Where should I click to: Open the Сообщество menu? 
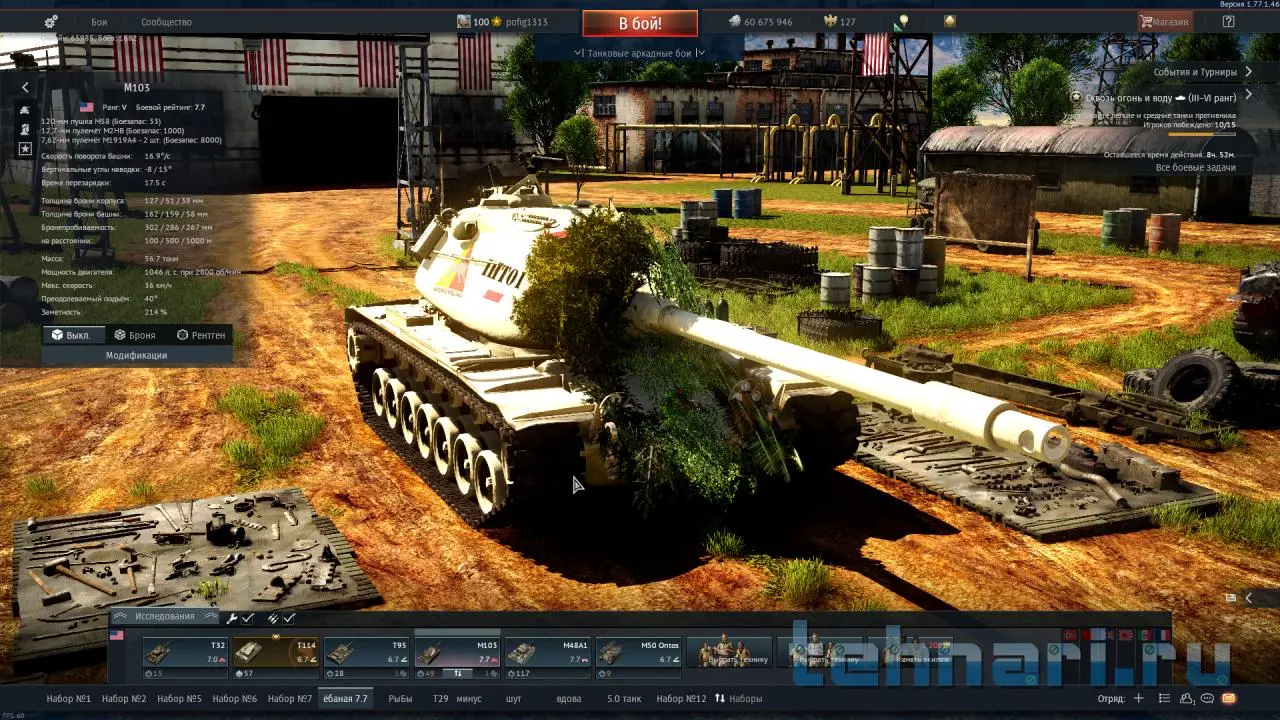tap(166, 22)
